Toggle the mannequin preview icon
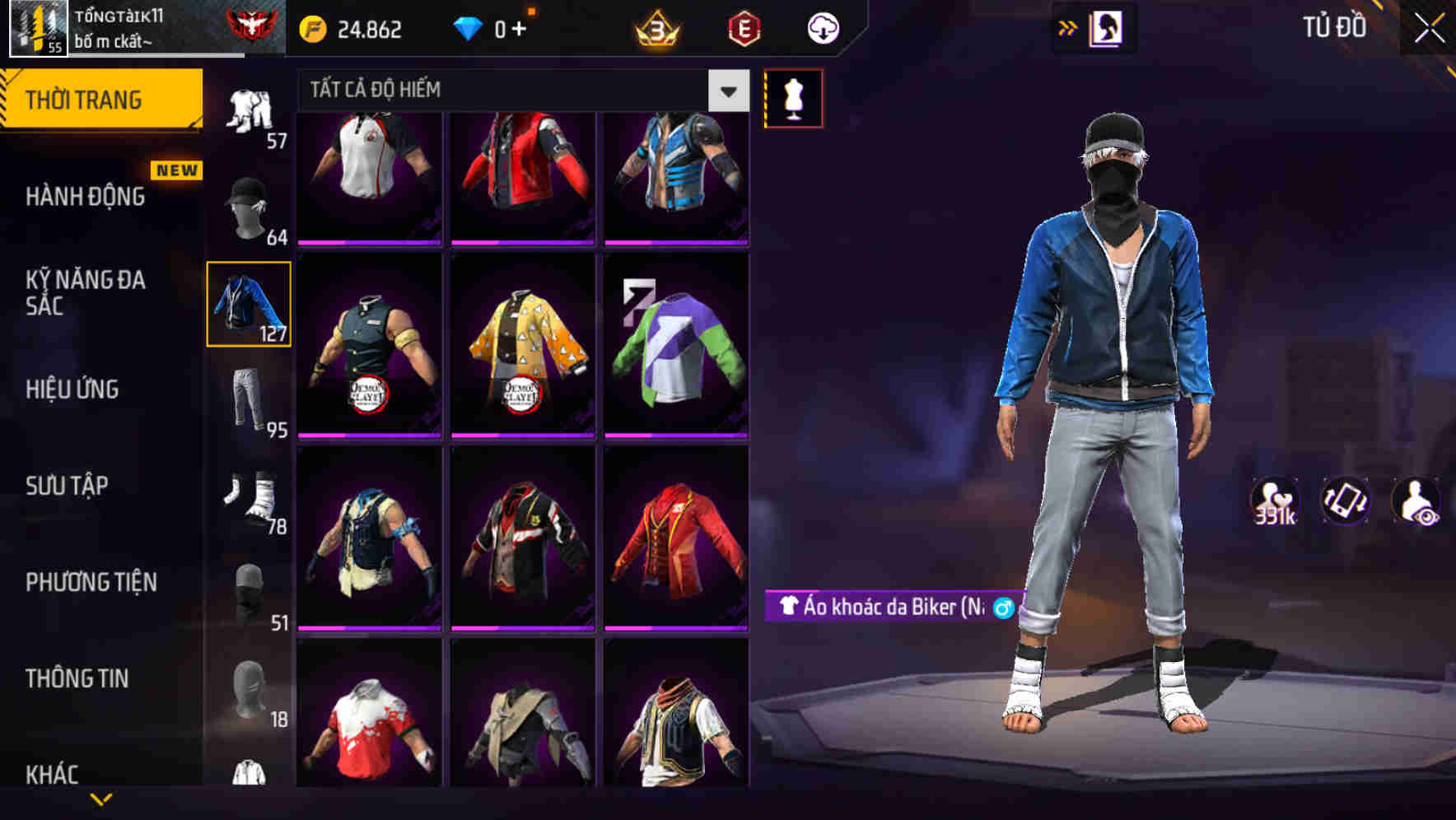The height and width of the screenshot is (820, 1456). point(793,97)
